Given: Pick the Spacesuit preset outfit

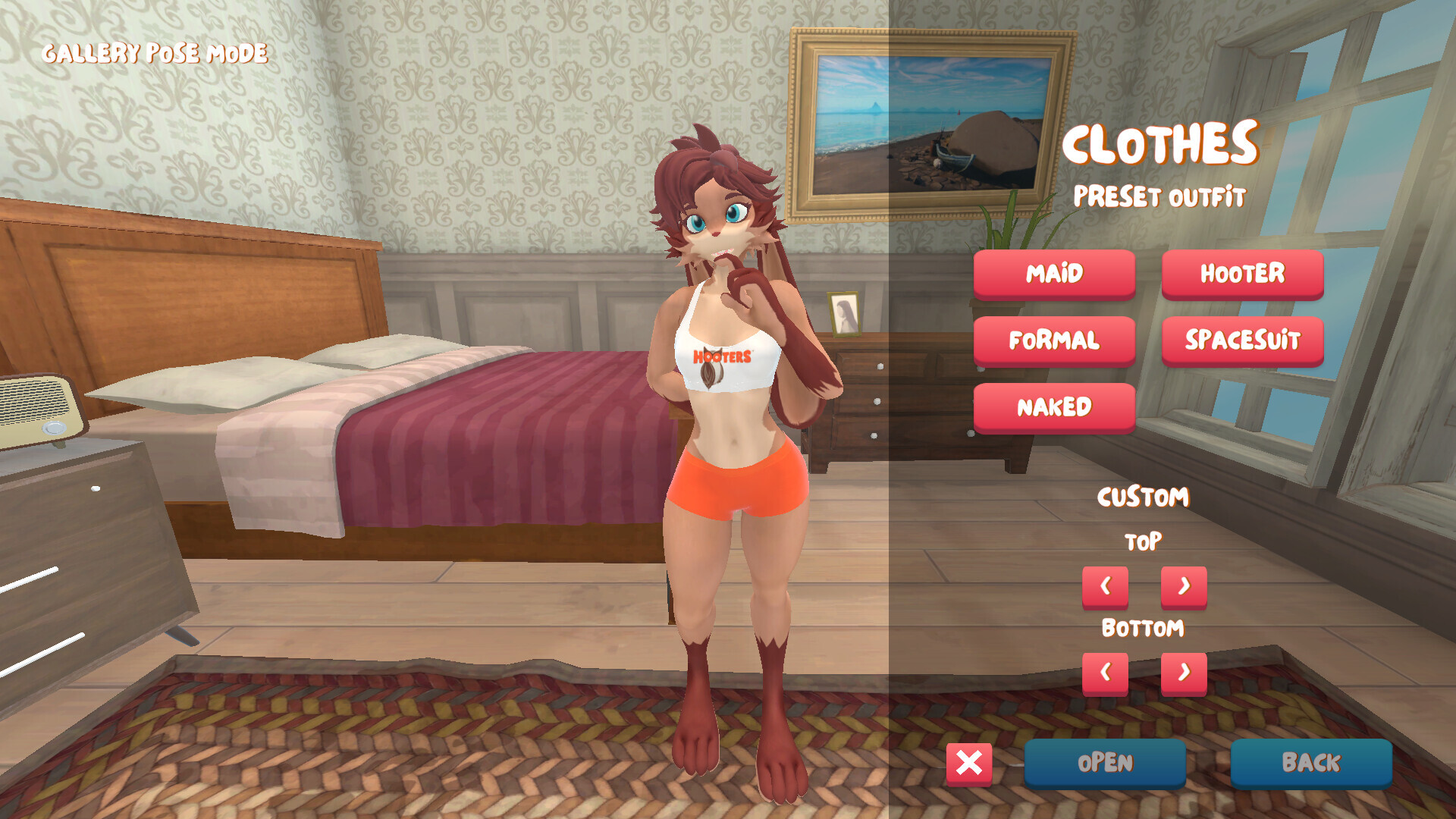Looking at the screenshot, I should click(1242, 340).
